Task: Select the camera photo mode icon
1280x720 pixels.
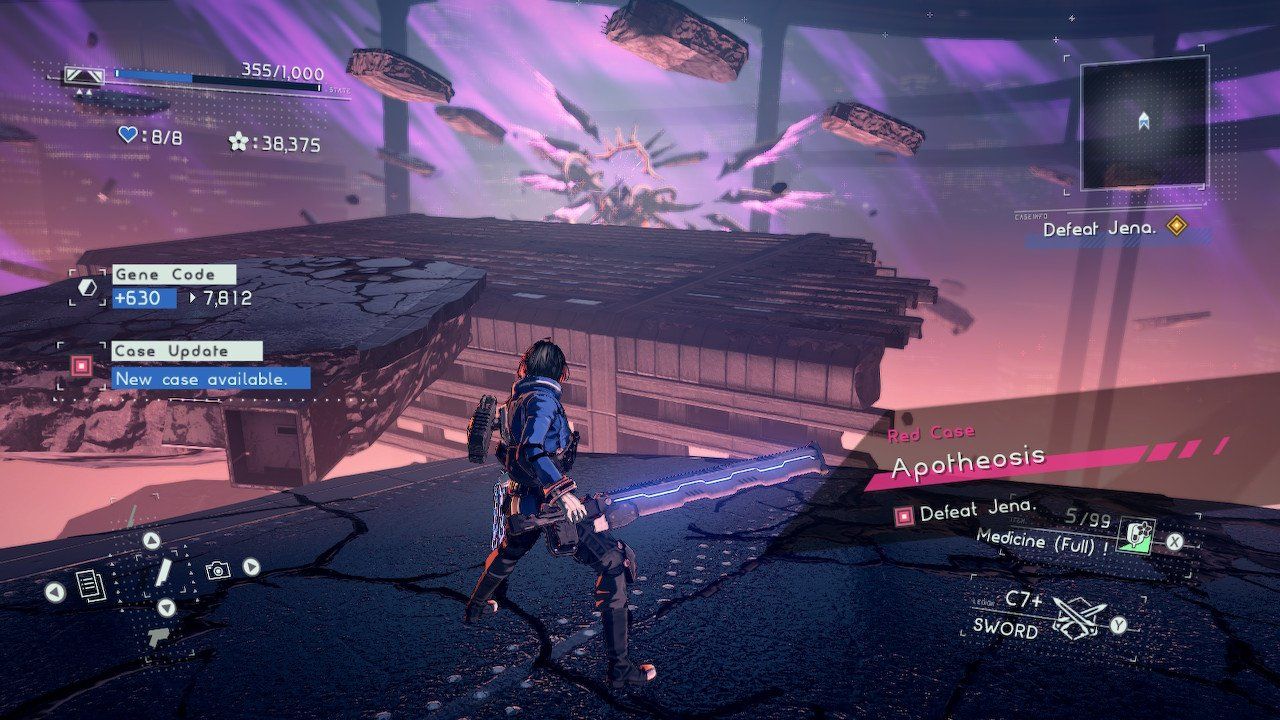Action: [218, 569]
